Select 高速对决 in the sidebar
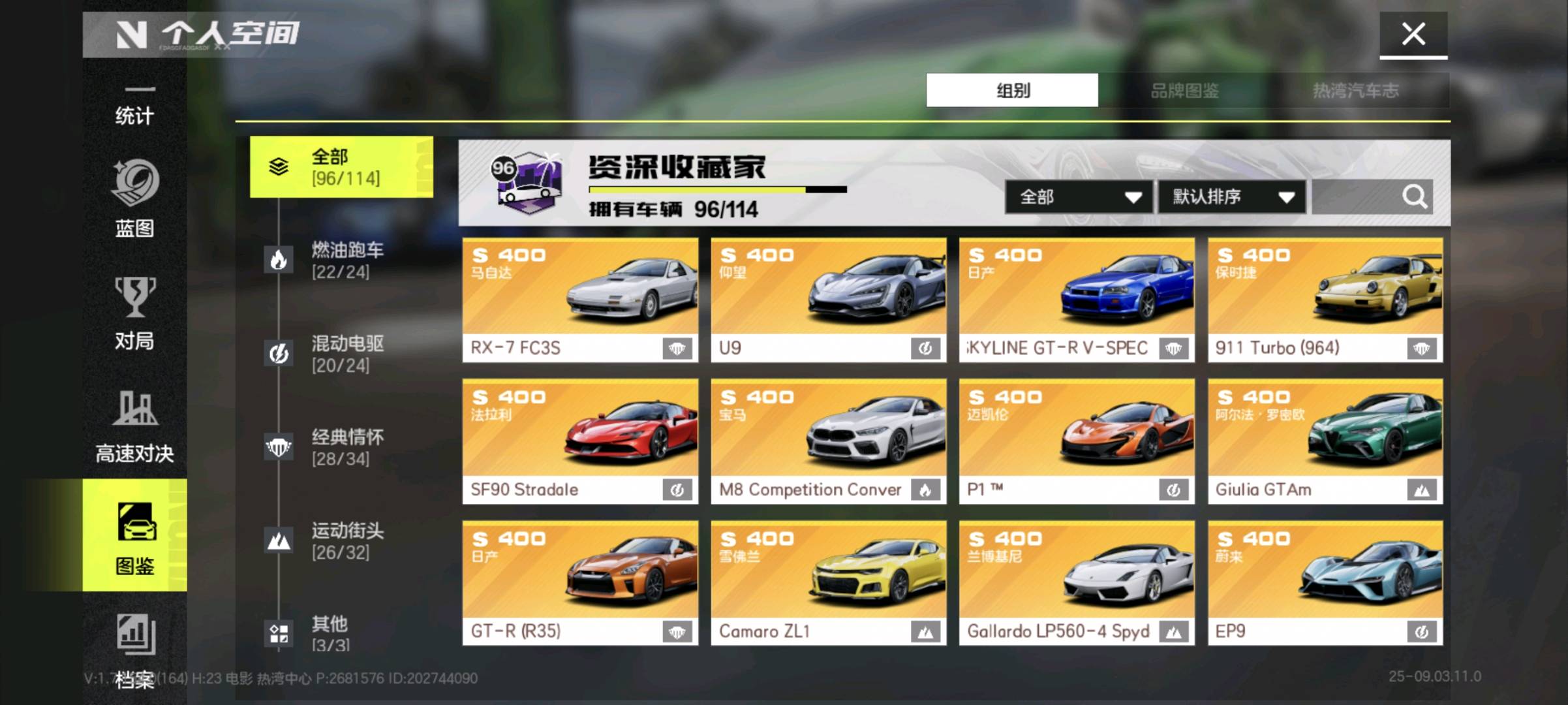1568x705 pixels. 134,426
